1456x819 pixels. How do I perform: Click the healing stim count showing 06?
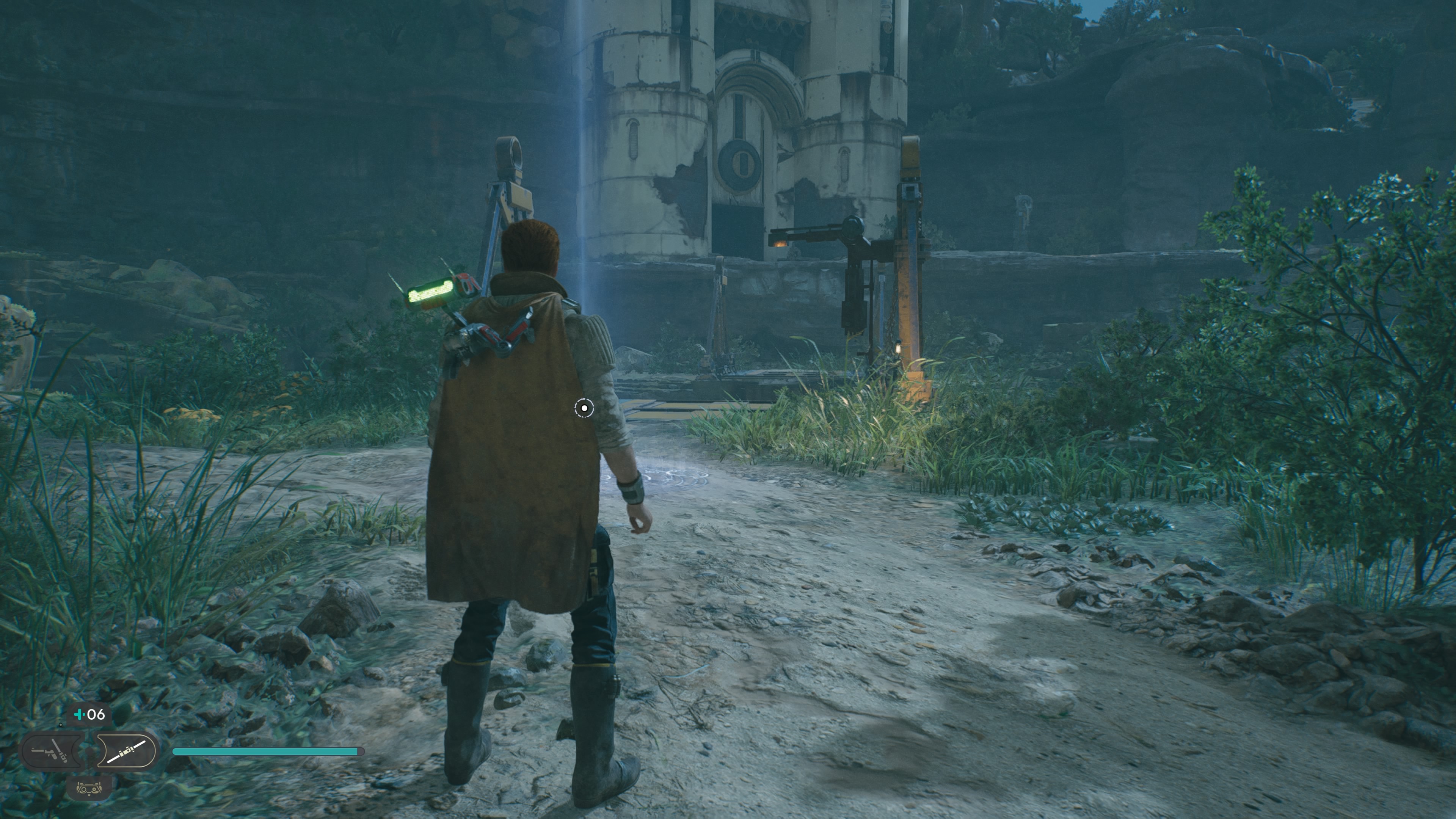[x=96, y=714]
